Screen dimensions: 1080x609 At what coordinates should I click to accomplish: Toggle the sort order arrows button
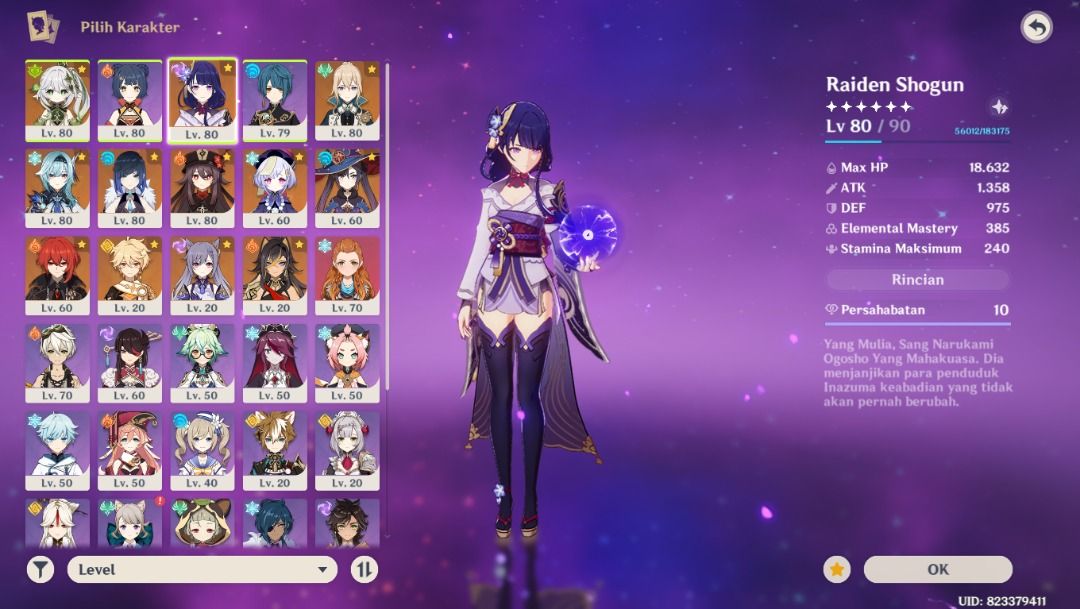click(x=365, y=569)
